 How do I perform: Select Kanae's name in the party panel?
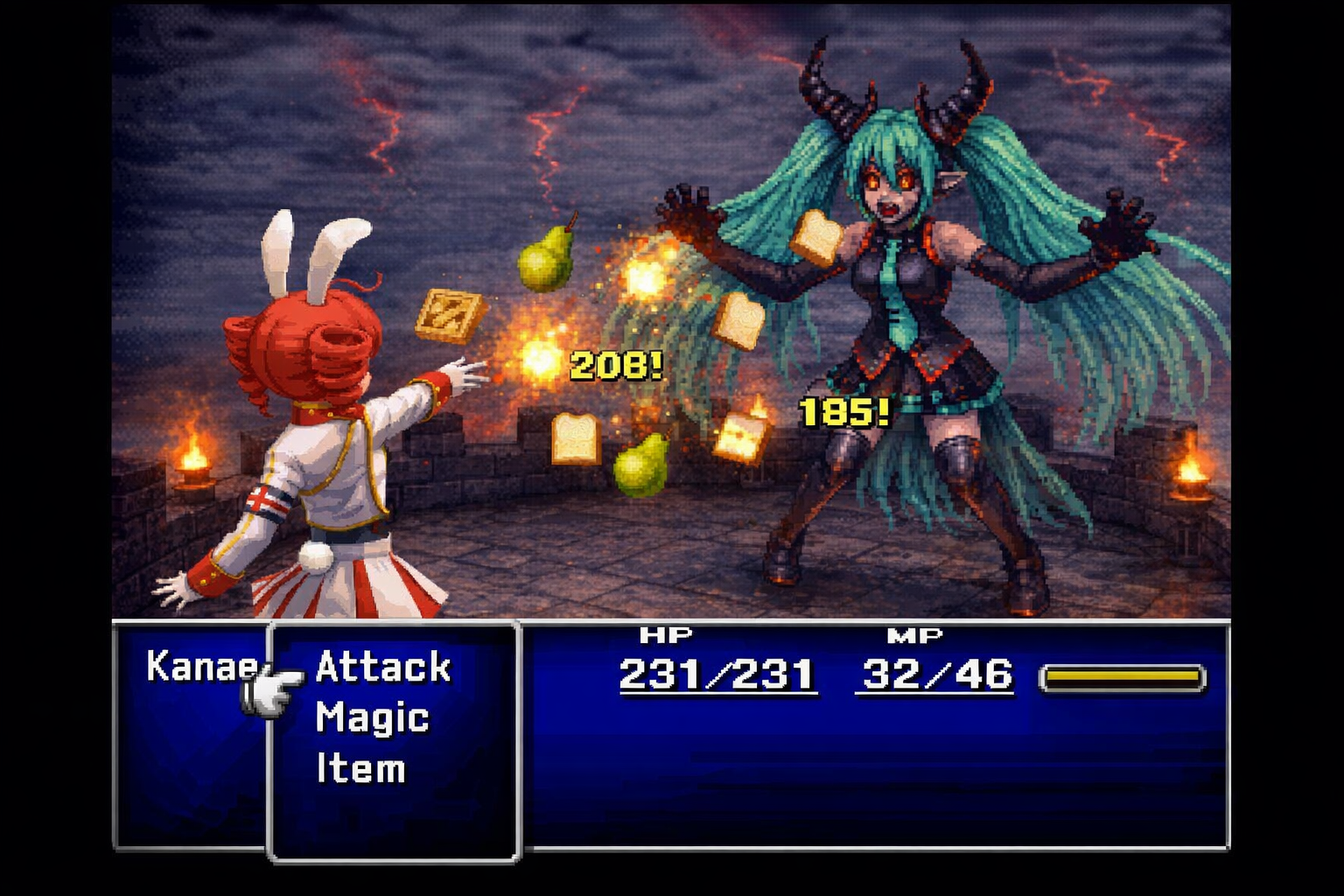(x=200, y=667)
